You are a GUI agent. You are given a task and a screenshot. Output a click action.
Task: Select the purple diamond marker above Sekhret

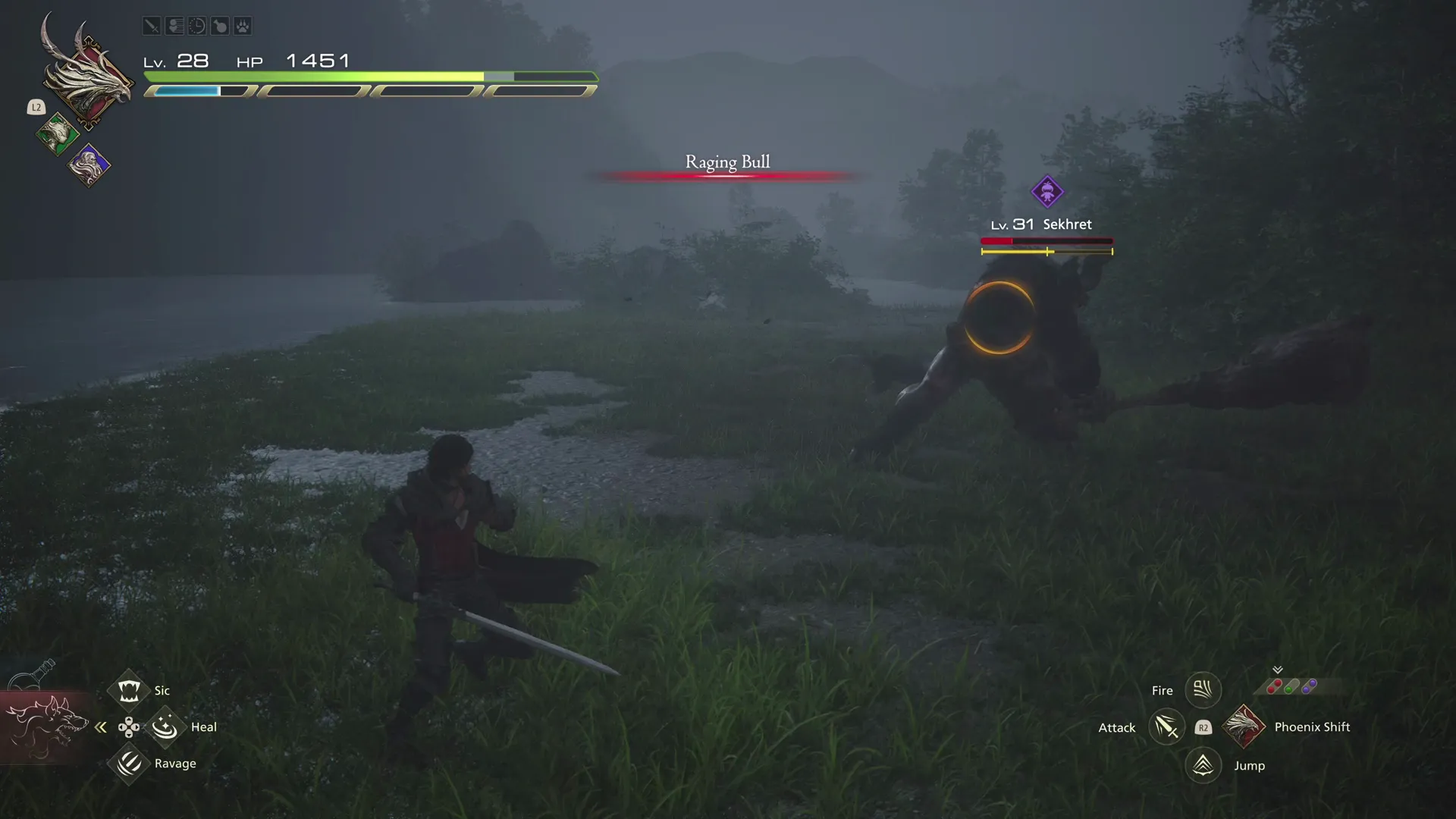[1048, 191]
